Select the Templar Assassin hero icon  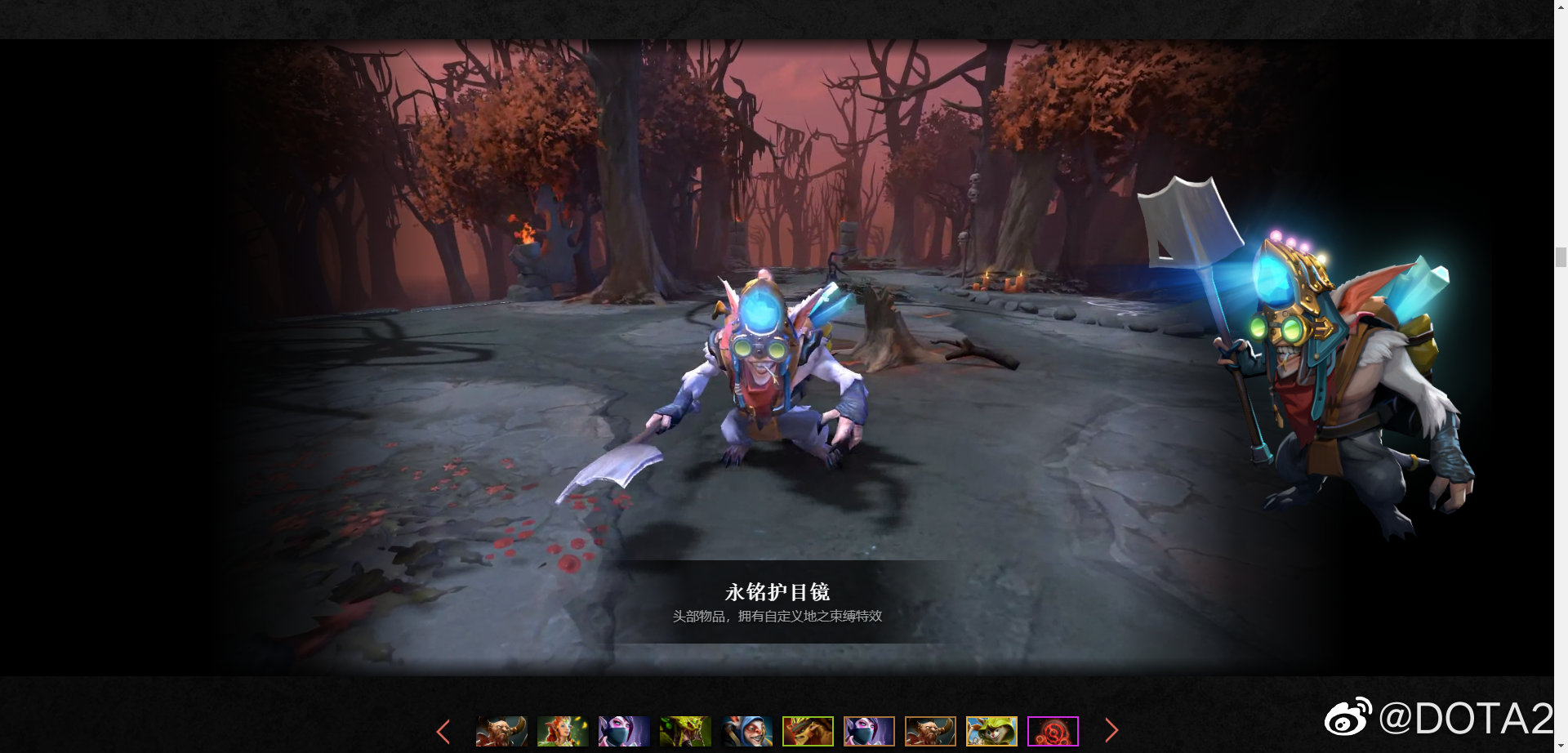[x=622, y=731]
